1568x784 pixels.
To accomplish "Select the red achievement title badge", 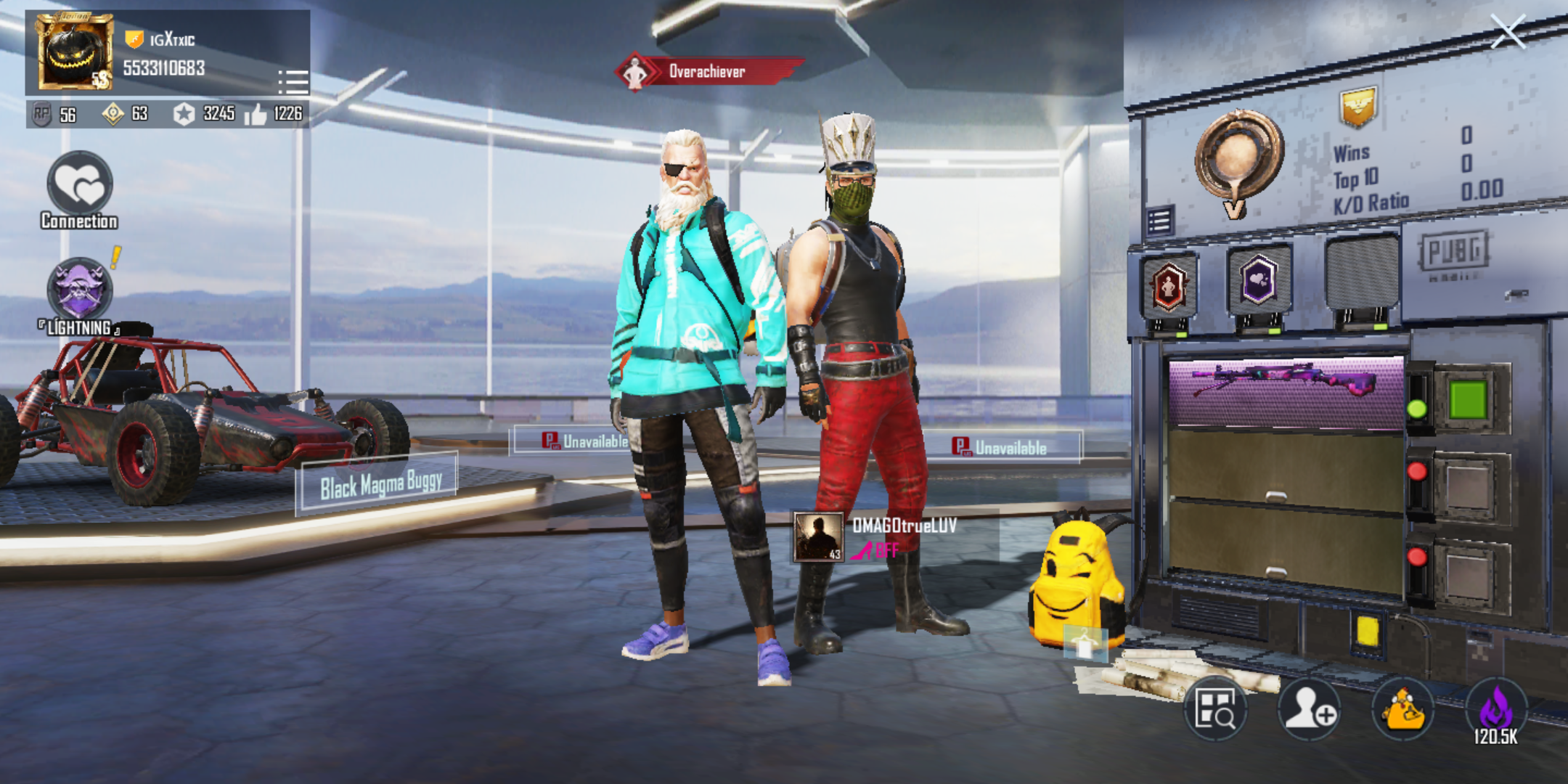I will (x=1172, y=285).
